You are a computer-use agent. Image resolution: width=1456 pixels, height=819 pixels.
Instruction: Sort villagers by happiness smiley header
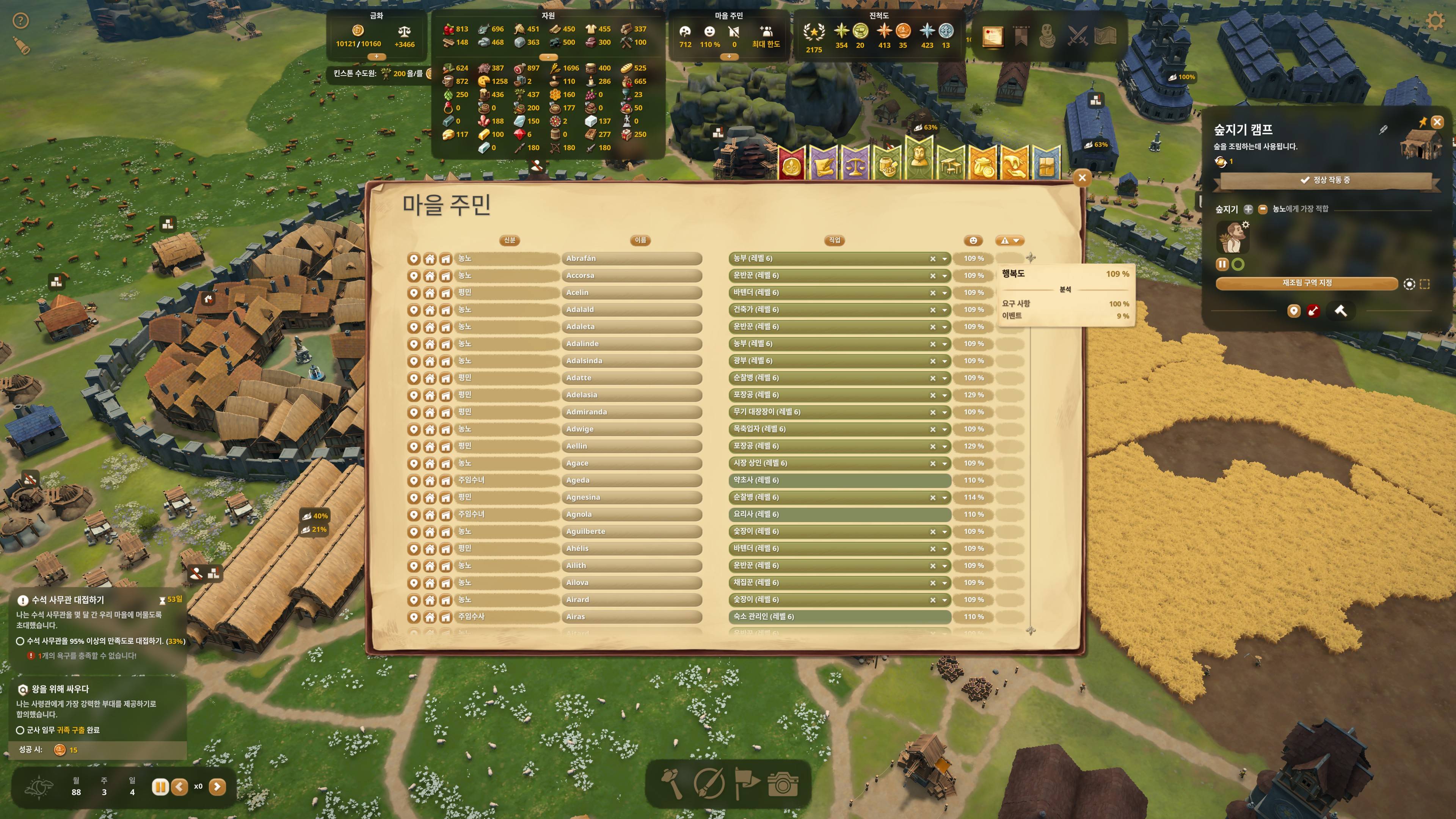973,241
